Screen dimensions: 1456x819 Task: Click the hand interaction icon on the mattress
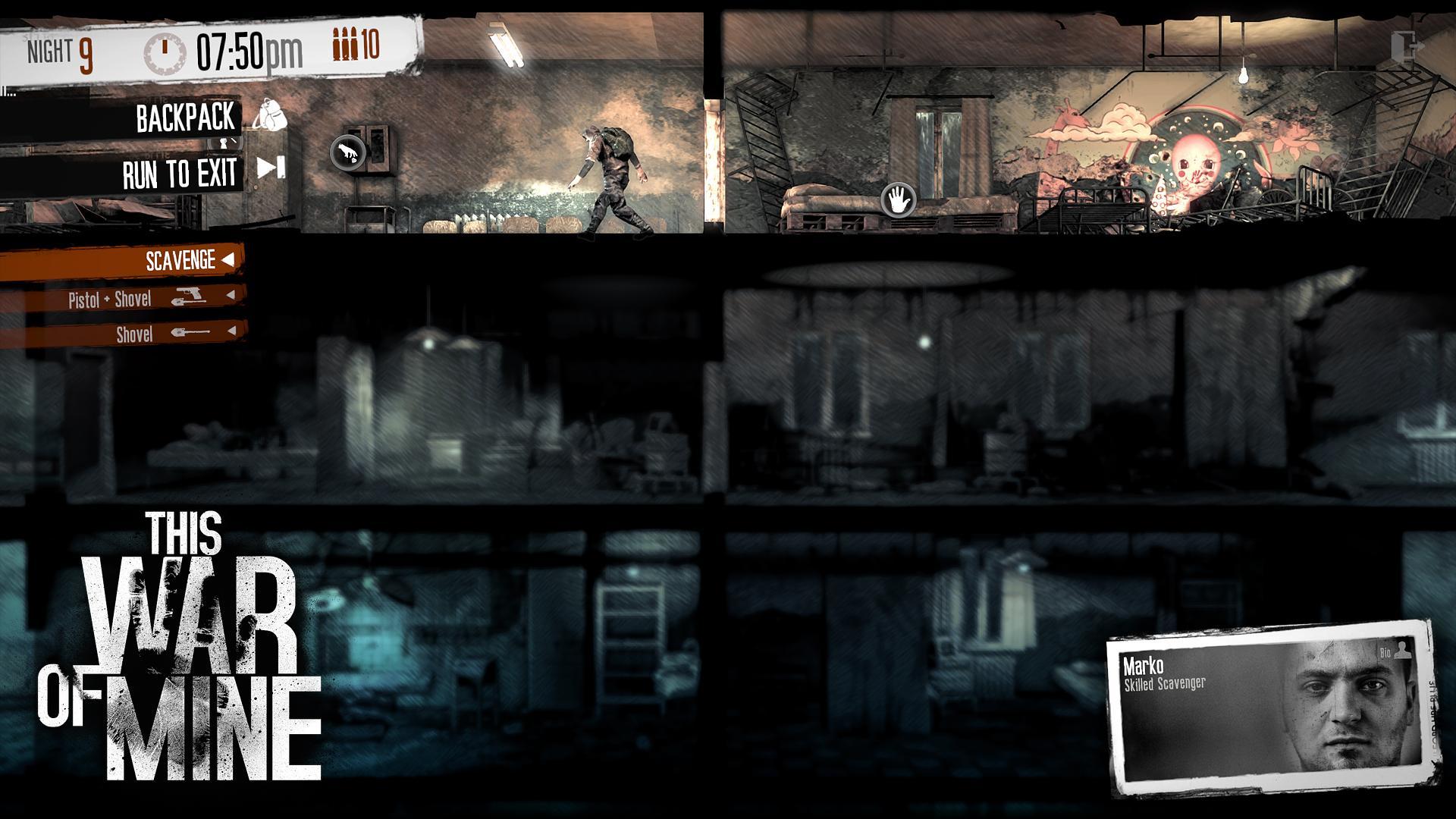coord(899,198)
